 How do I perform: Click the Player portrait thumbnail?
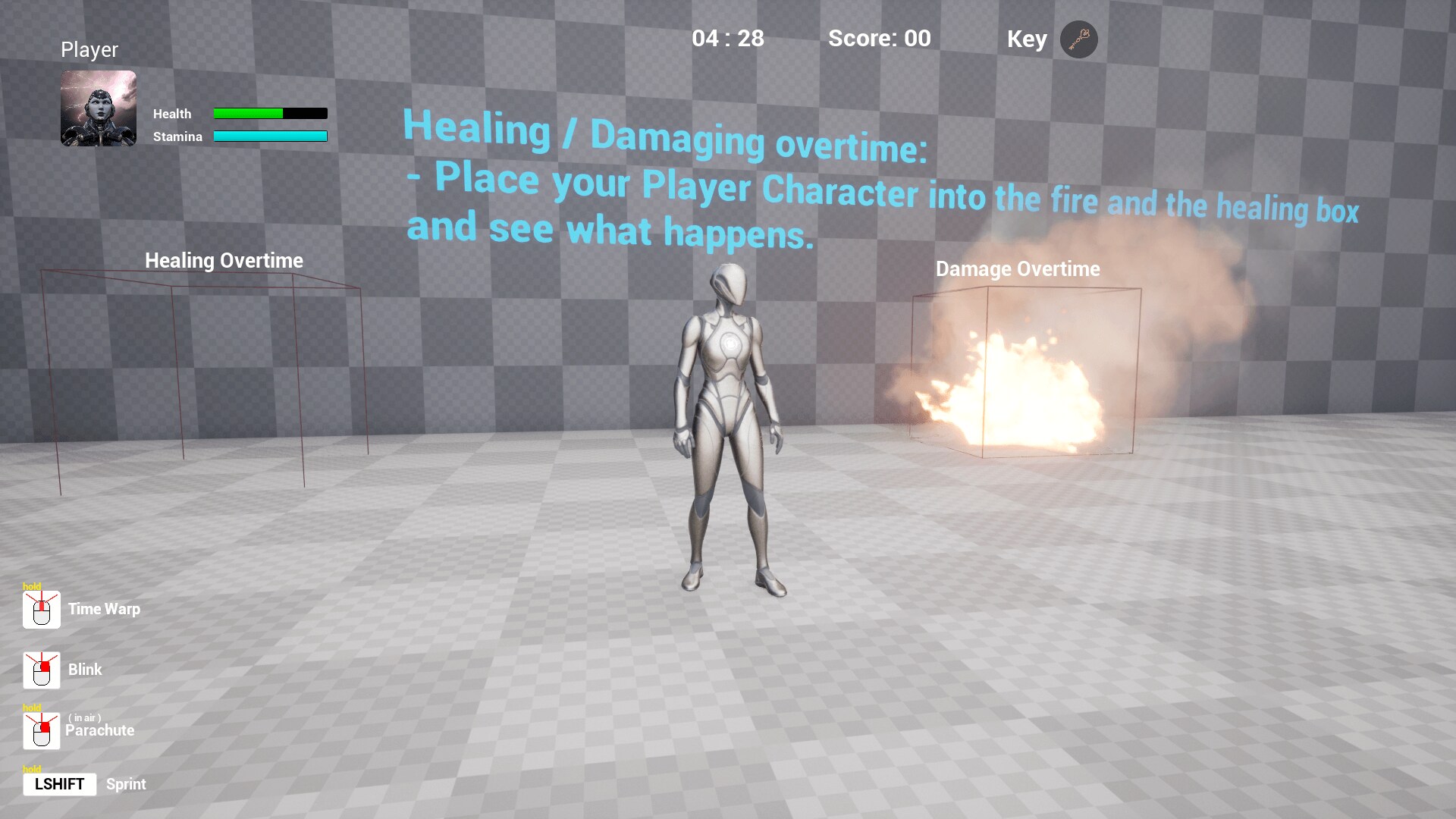click(x=98, y=108)
